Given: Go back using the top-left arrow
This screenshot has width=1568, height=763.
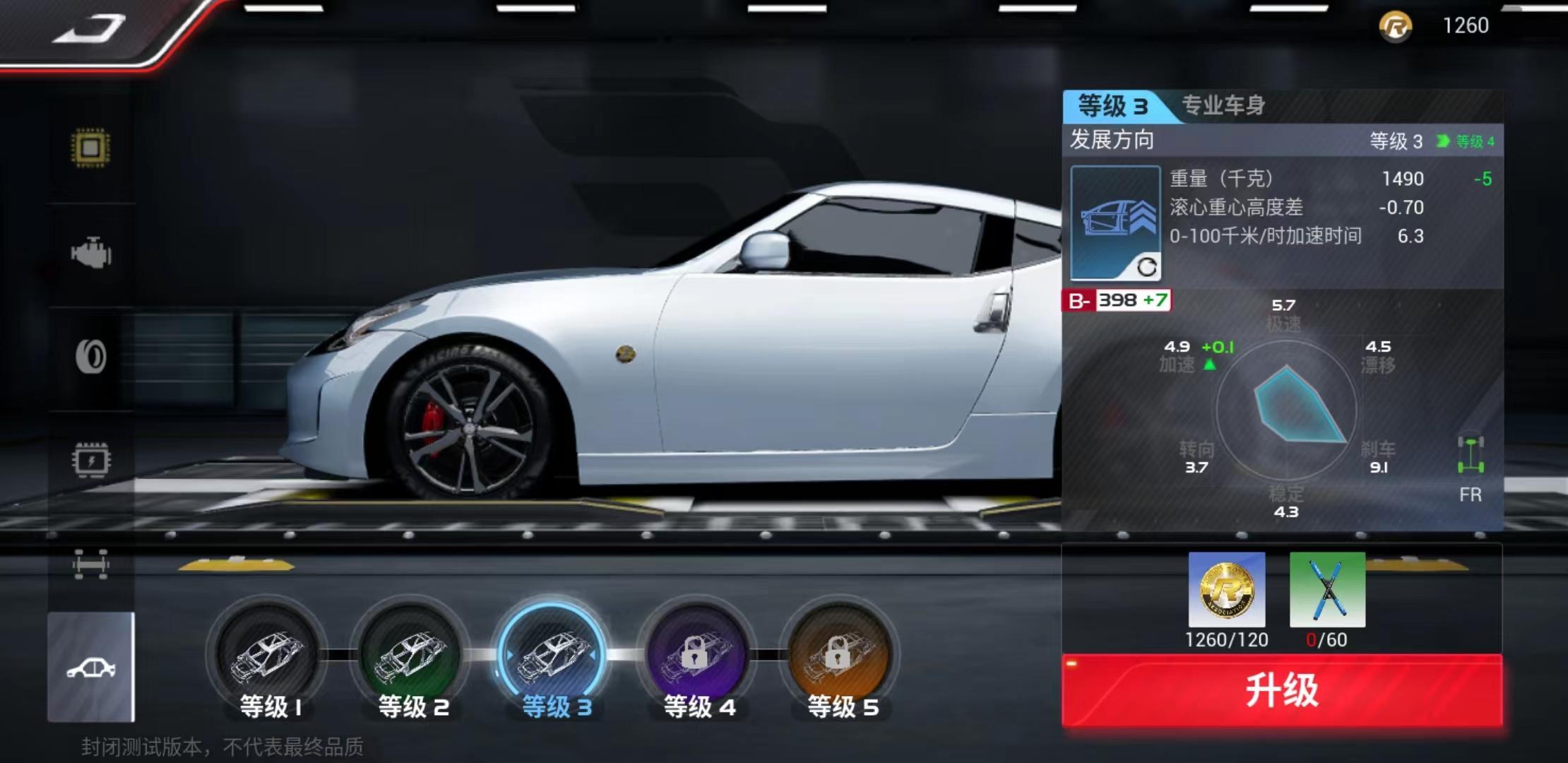Looking at the screenshot, I should [90, 30].
